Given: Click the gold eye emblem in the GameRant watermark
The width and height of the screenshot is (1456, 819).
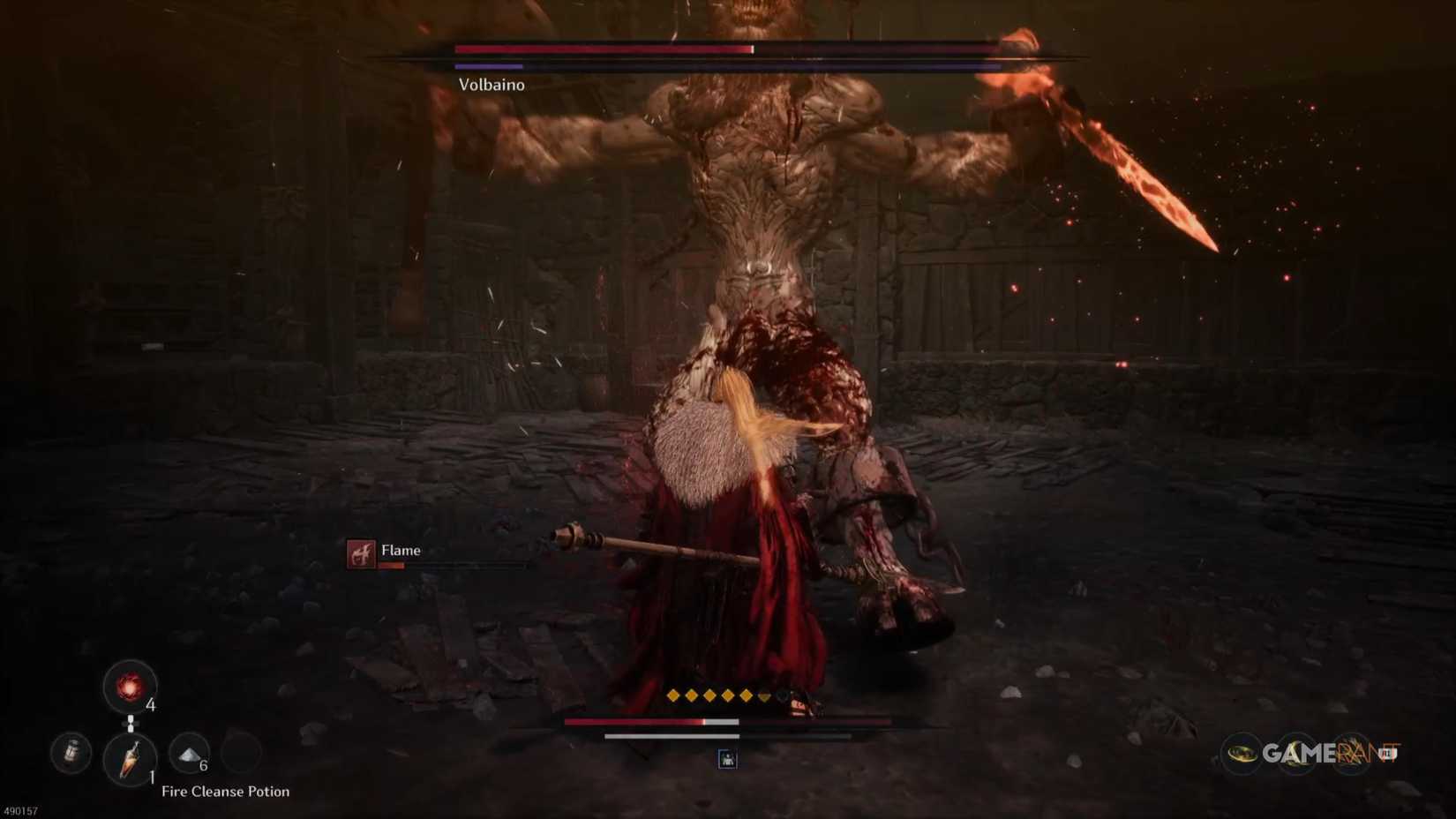Looking at the screenshot, I should coord(1241,753).
